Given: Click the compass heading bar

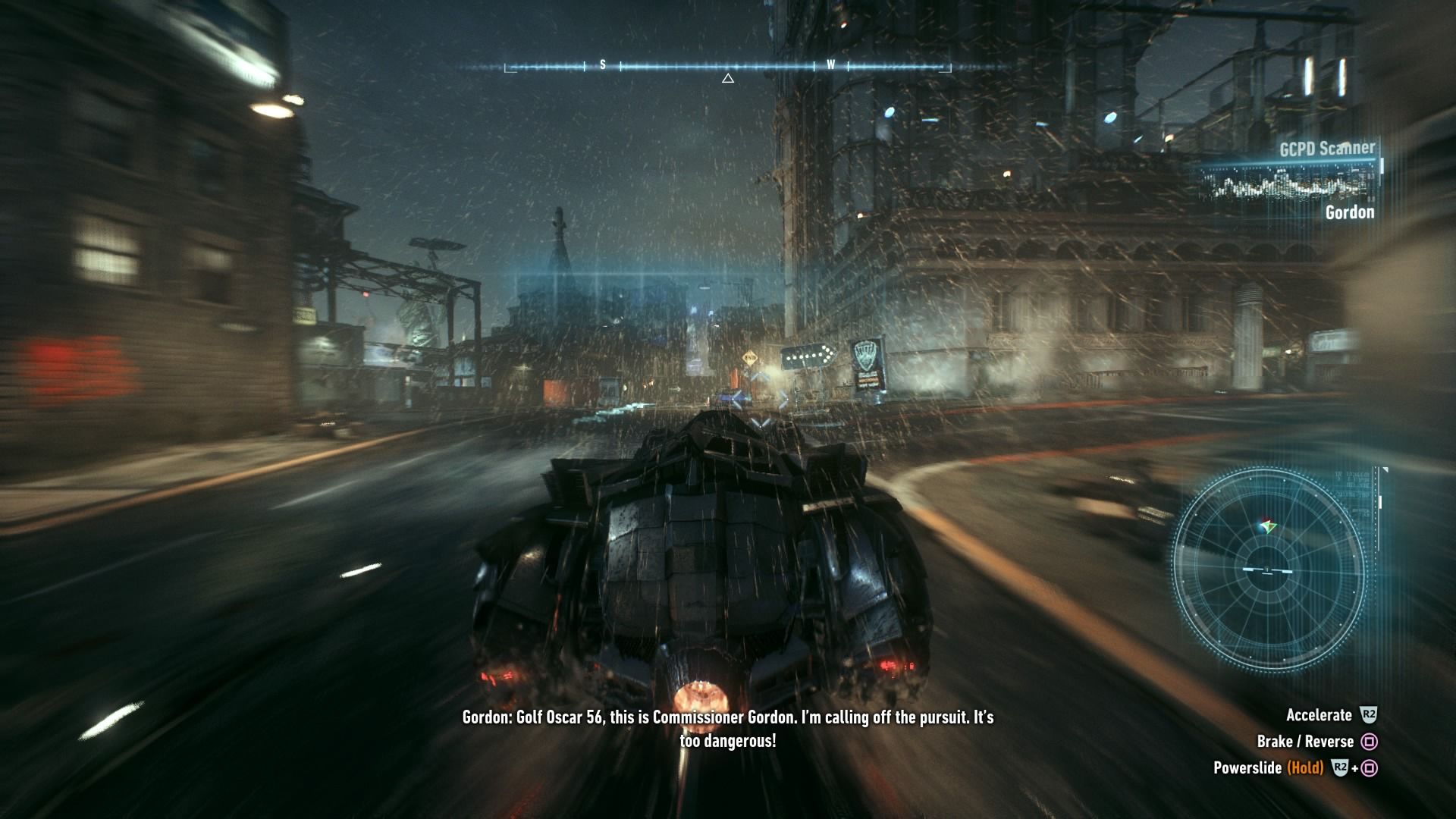Looking at the screenshot, I should [x=727, y=67].
